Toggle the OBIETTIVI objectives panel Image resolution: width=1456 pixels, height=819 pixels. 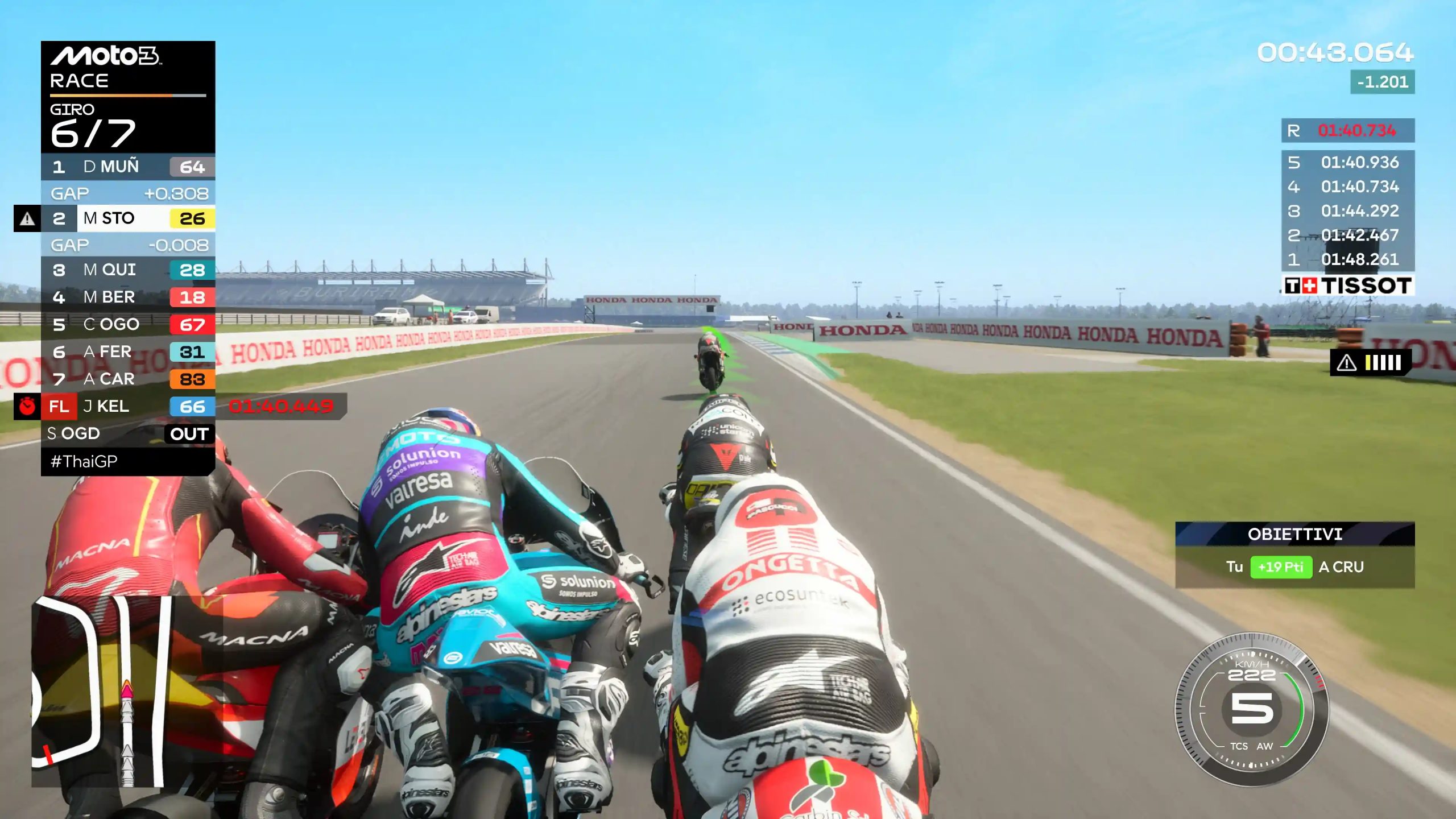click(x=1294, y=535)
